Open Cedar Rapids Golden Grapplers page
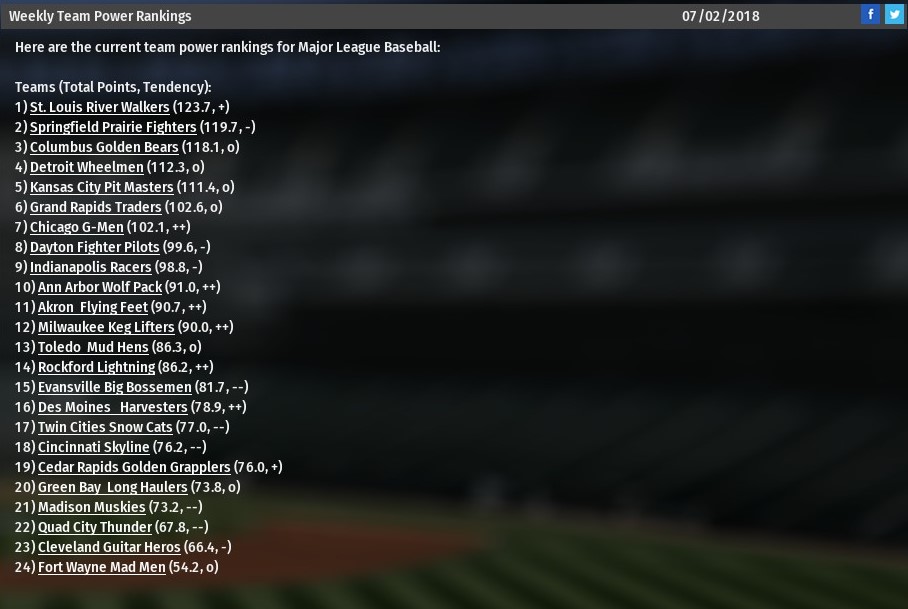Viewport: 908px width, 609px height. click(x=134, y=467)
